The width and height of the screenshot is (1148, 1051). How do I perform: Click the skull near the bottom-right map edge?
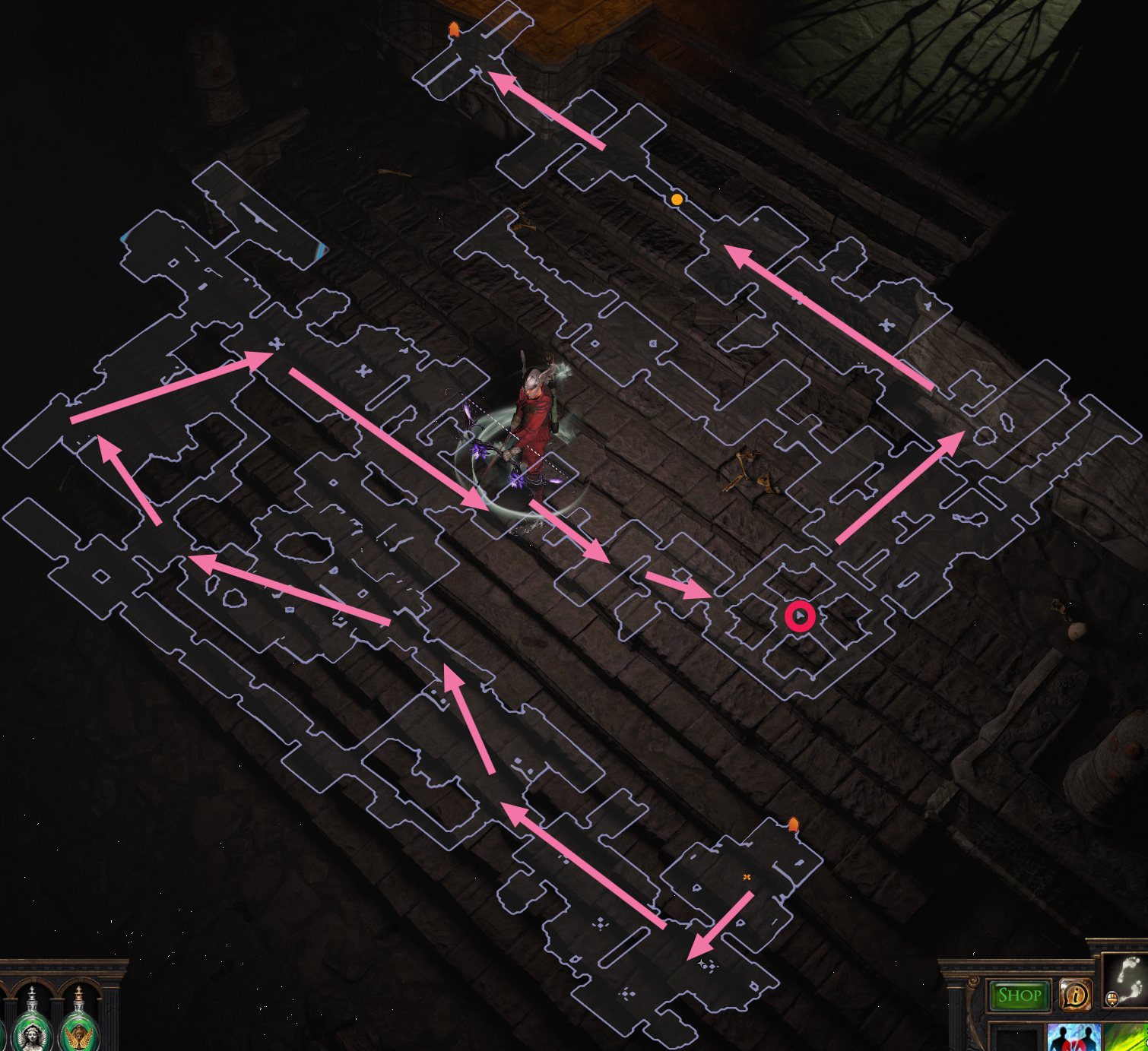point(1077,631)
